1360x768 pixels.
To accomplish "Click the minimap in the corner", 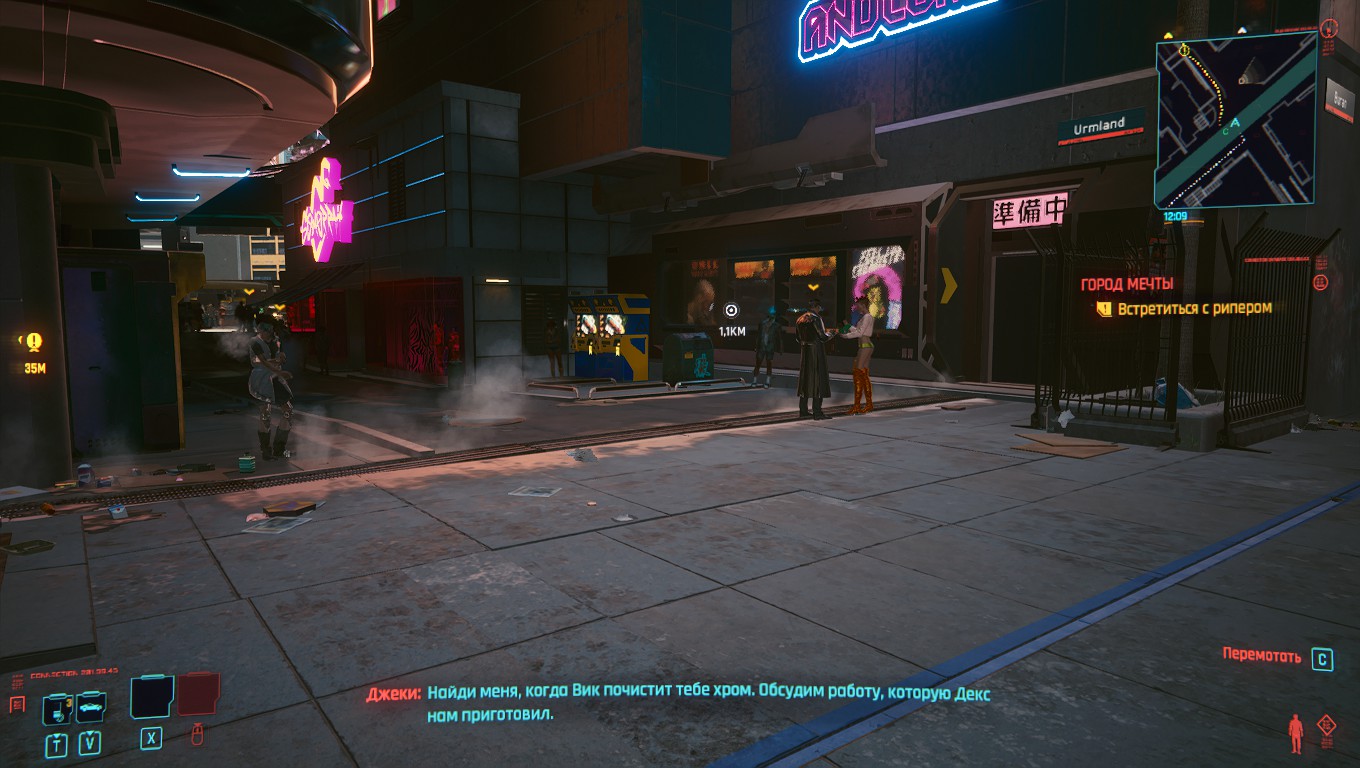I will pyautogui.click(x=1235, y=120).
